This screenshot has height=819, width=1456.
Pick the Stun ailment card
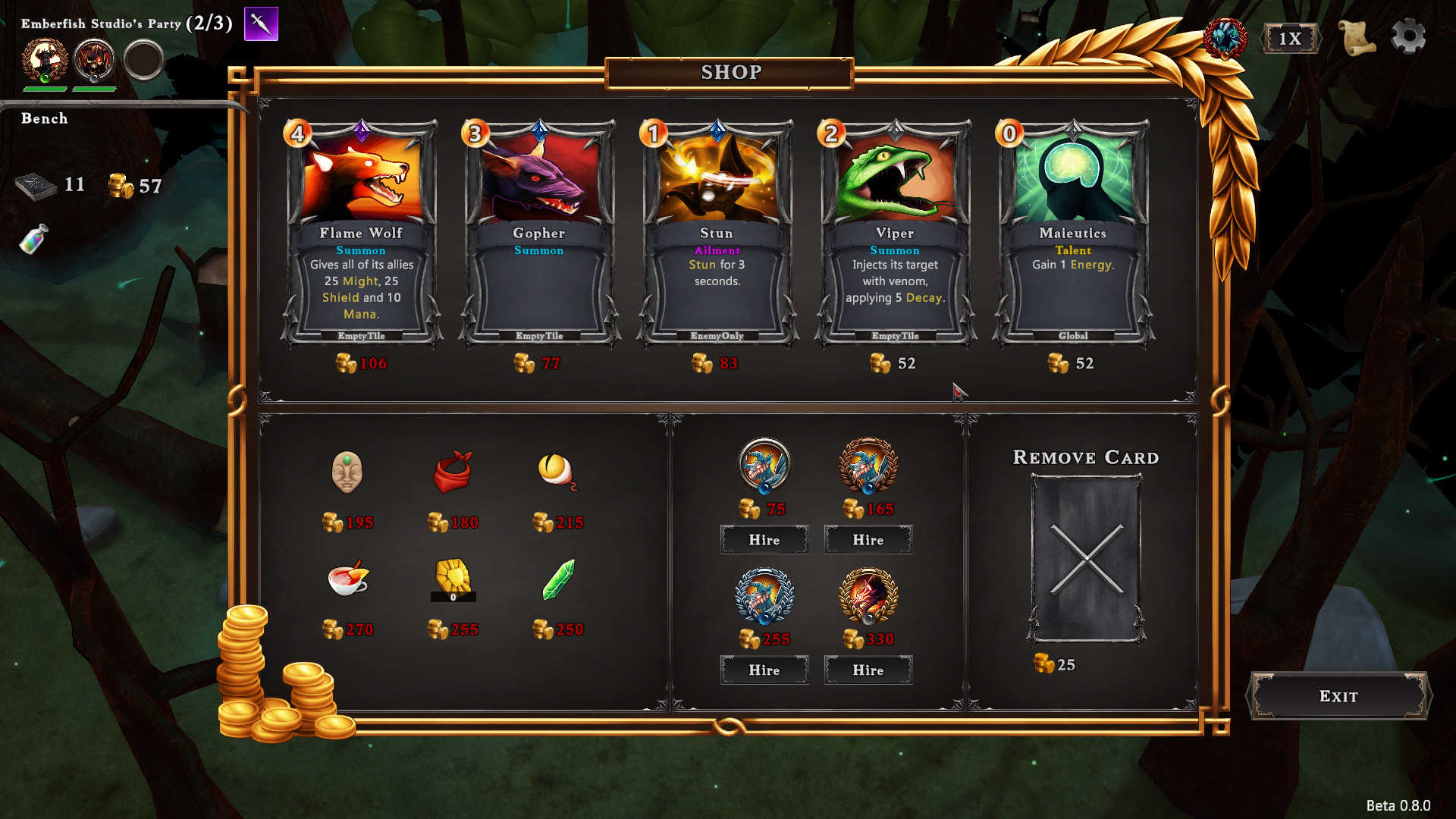pos(717,231)
